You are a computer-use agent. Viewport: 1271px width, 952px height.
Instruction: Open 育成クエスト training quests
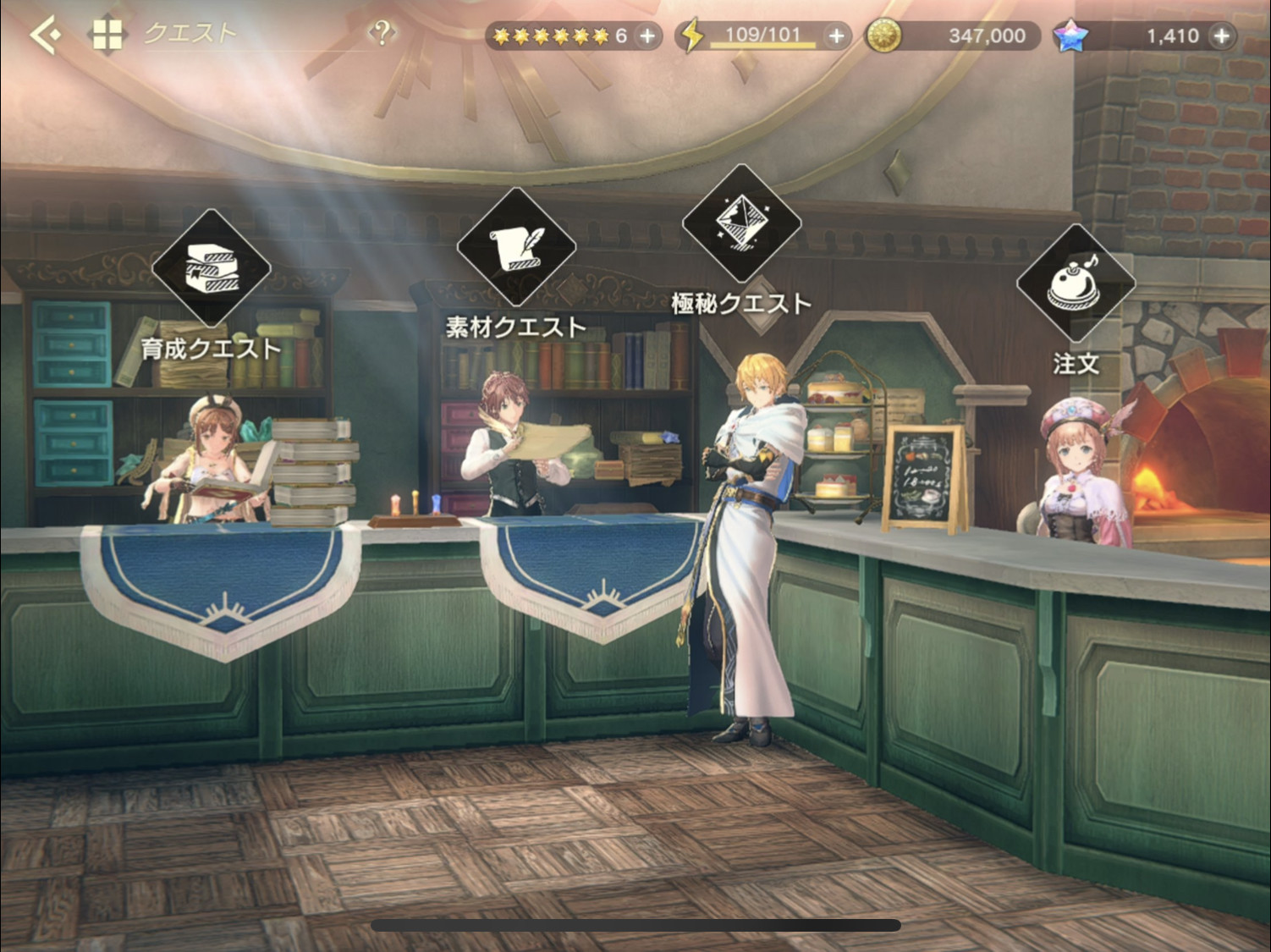[x=212, y=269]
